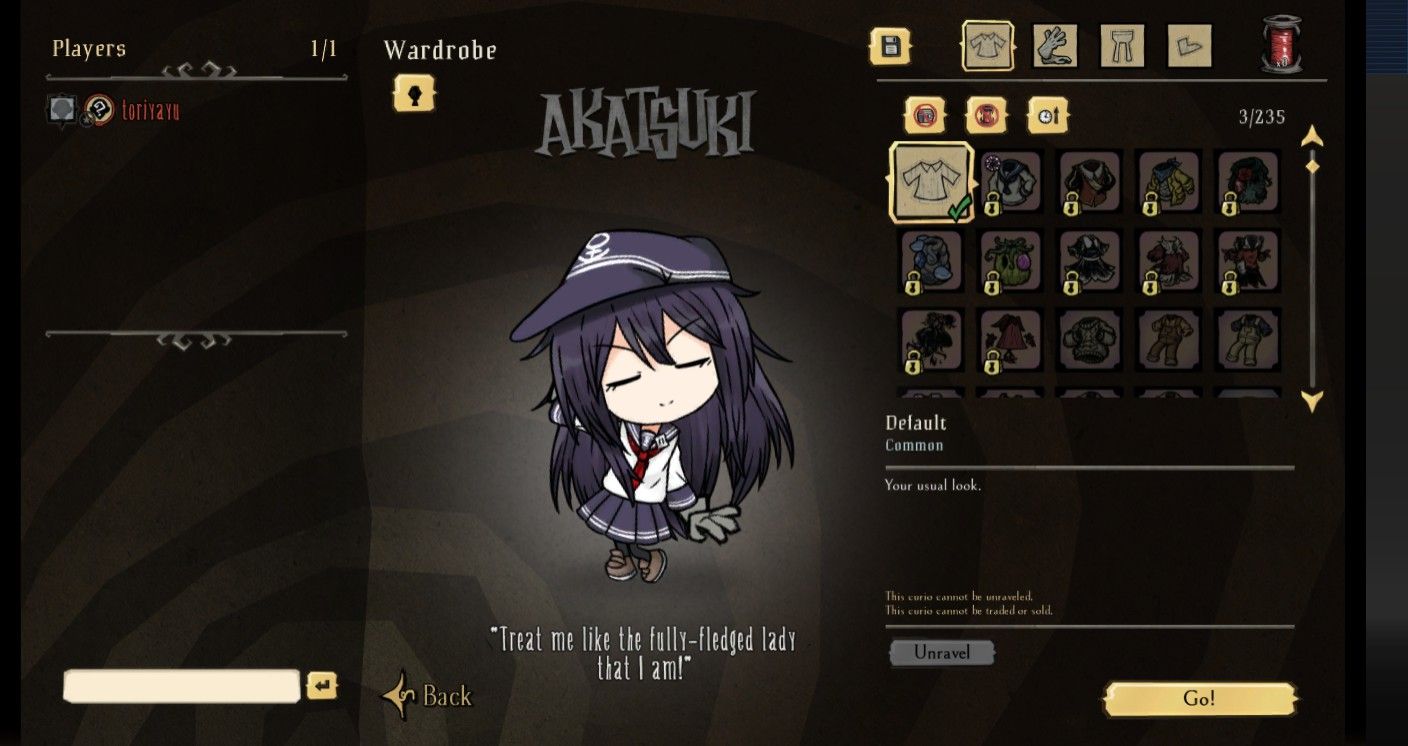Viewport: 1408px width, 746px height.
Task: Toggle sort by newest clock filter
Action: point(1048,114)
